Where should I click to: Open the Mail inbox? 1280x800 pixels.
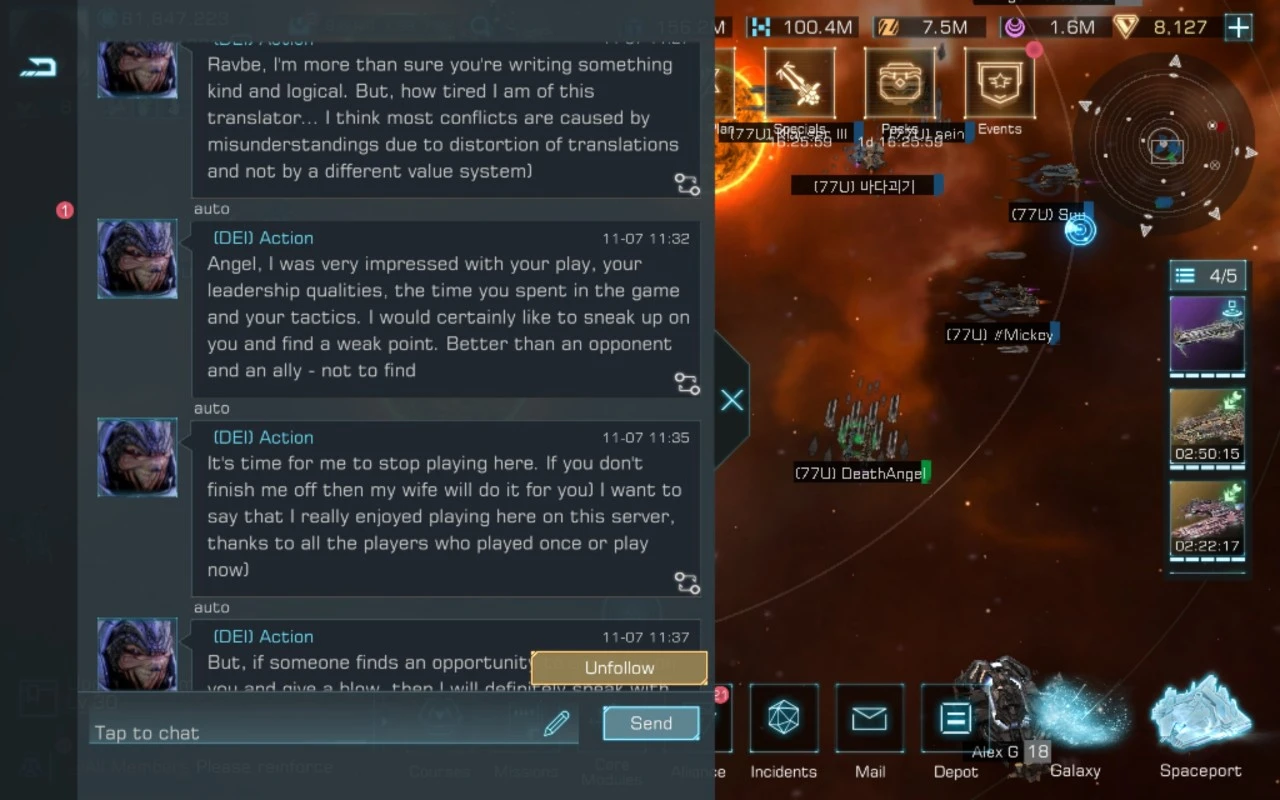pos(870,730)
